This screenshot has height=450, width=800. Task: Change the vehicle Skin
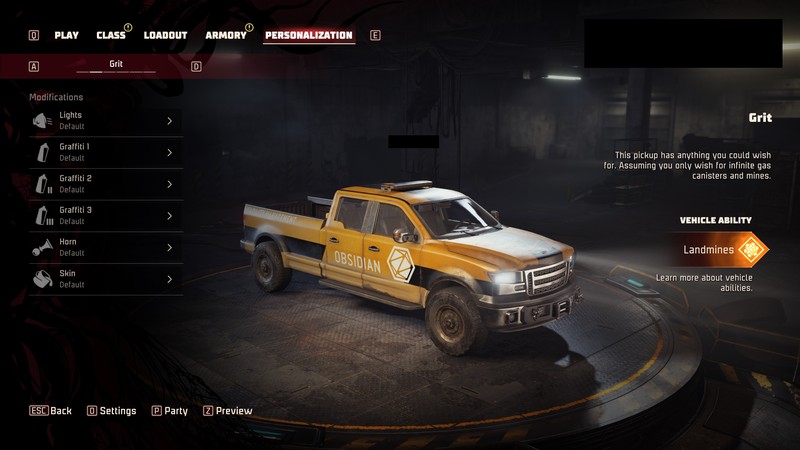(x=105, y=279)
